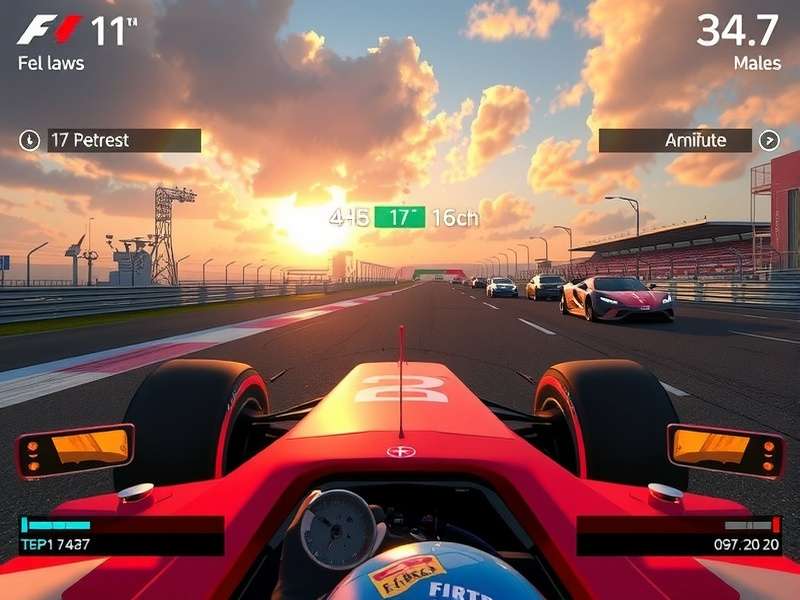Open the Amifute panel
The width and height of the screenshot is (800, 600).
[675, 140]
